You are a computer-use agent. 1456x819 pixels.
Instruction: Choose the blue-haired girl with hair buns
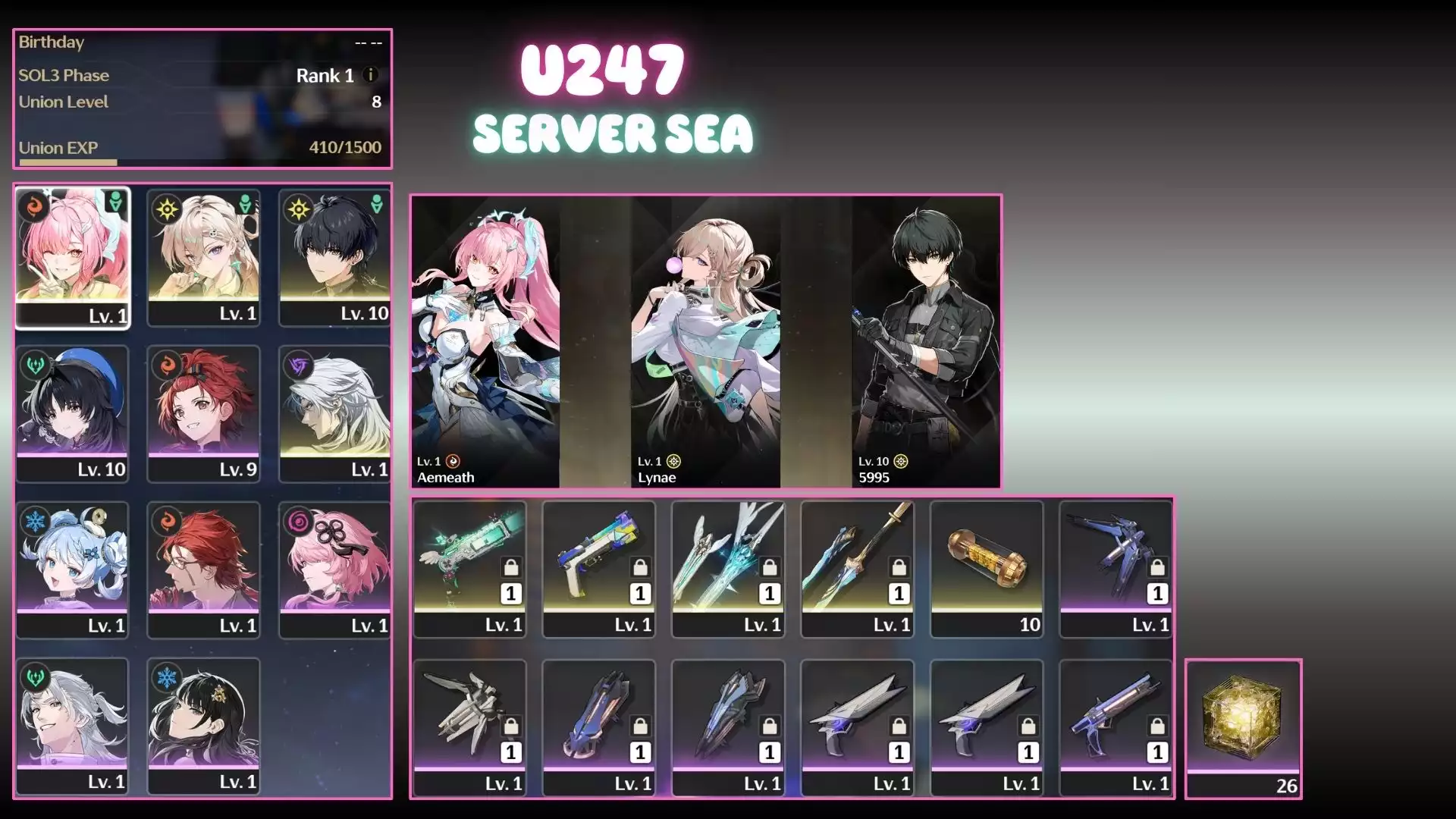73,570
